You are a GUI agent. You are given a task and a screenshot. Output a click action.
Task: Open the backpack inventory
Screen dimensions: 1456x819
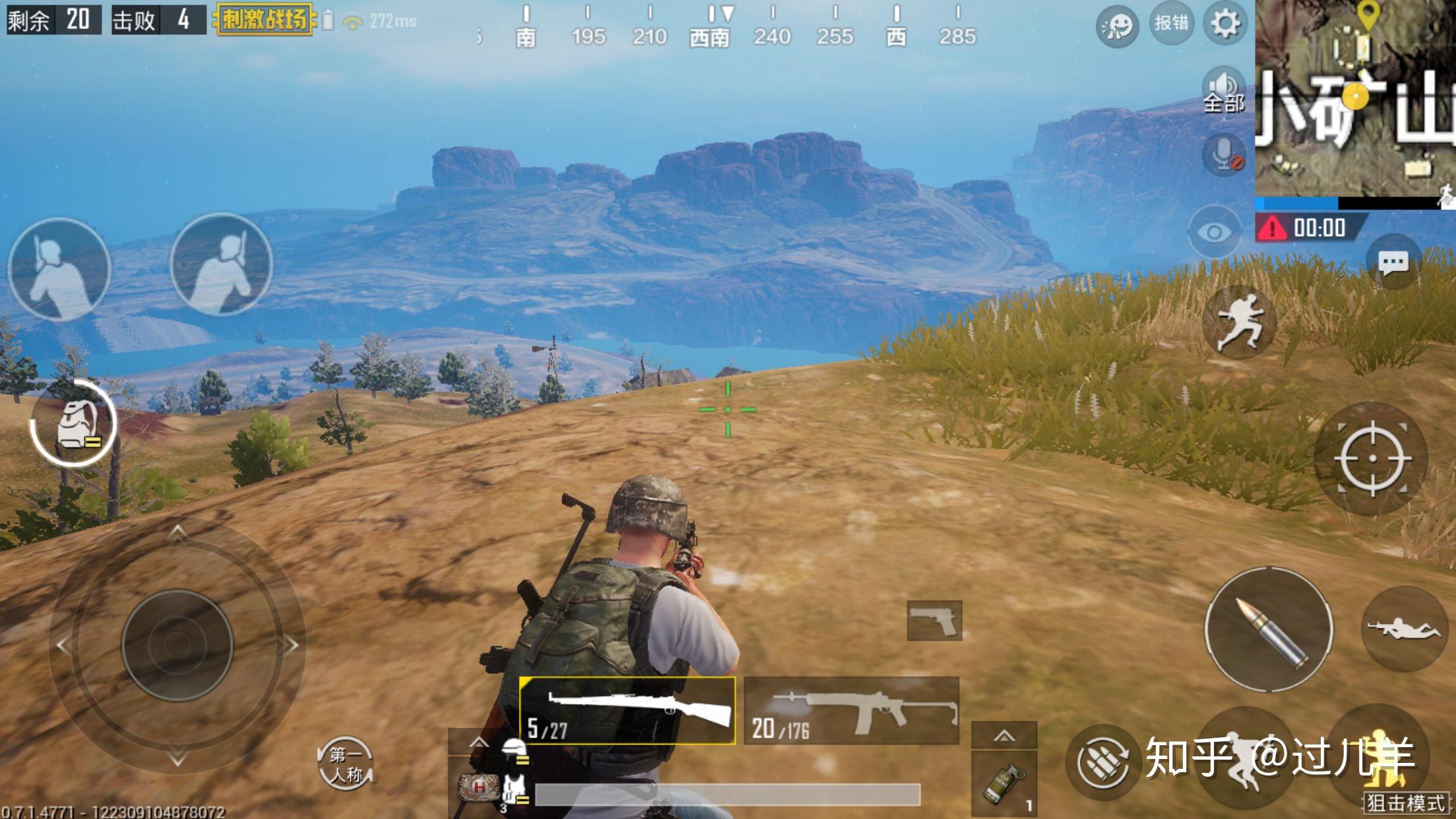(x=74, y=424)
